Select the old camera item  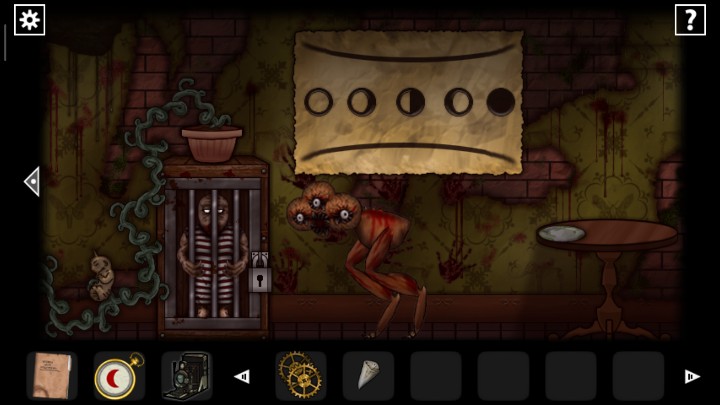click(x=186, y=376)
